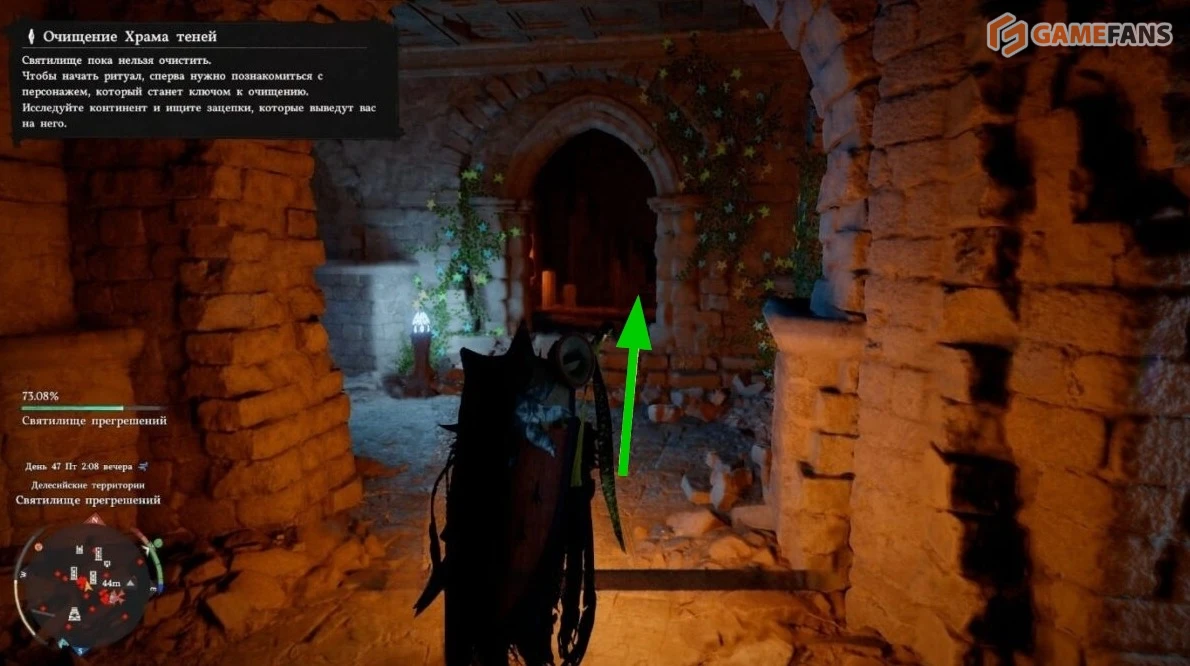Select the Очищение Храма теней quest tracker
Screen dimensions: 1190x666
pos(129,37)
